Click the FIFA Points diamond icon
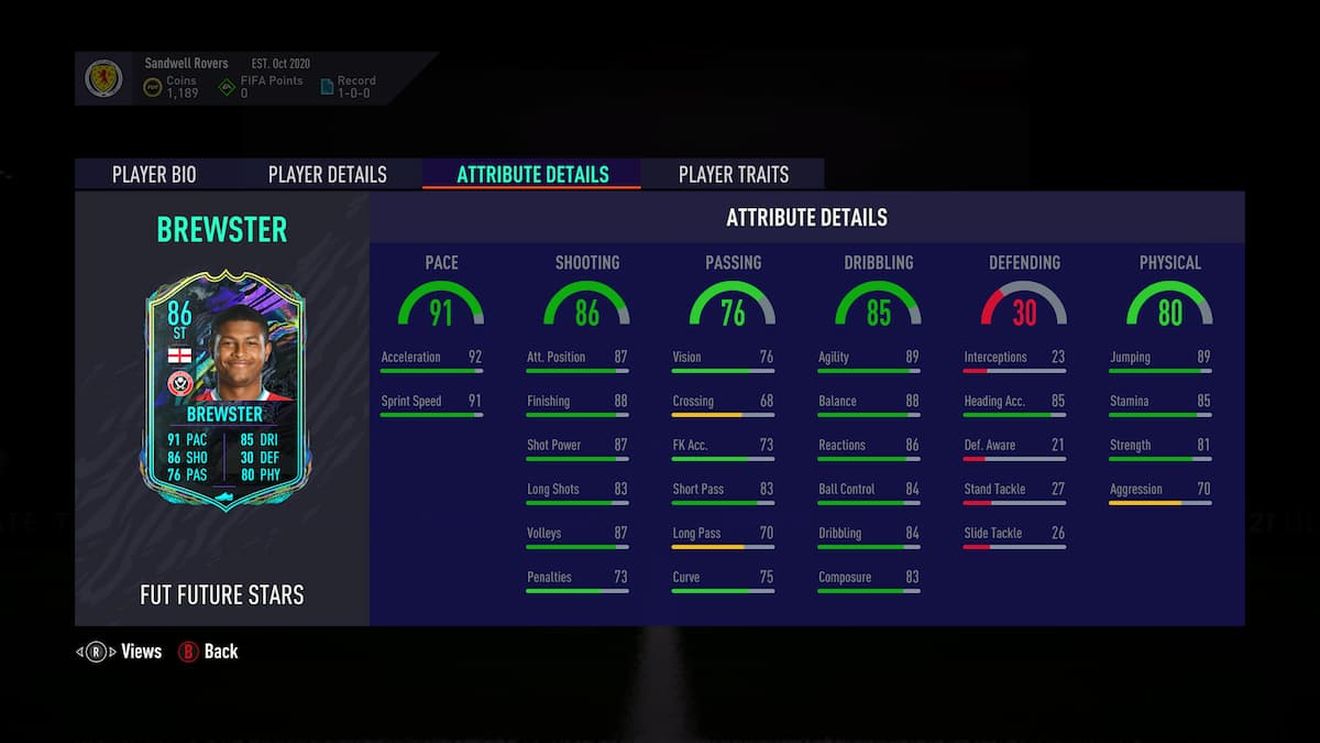Image resolution: width=1320 pixels, height=743 pixels. pyautogui.click(x=224, y=84)
